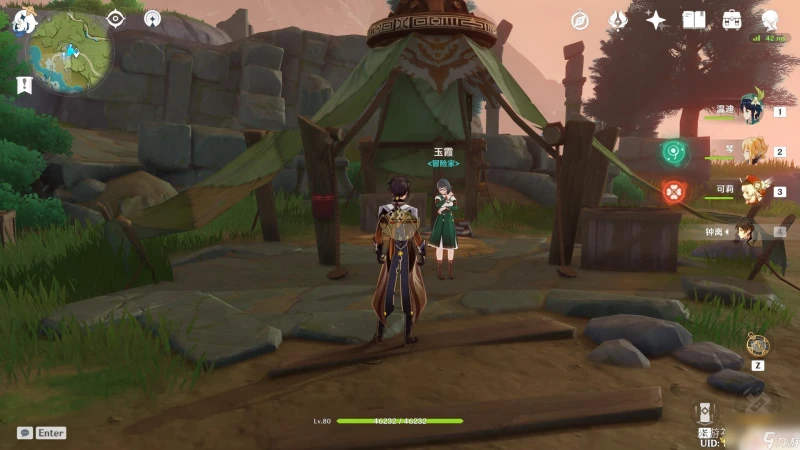Image resolution: width=800 pixels, height=450 pixels.
Task: Open the wish star icon
Action: (656, 20)
